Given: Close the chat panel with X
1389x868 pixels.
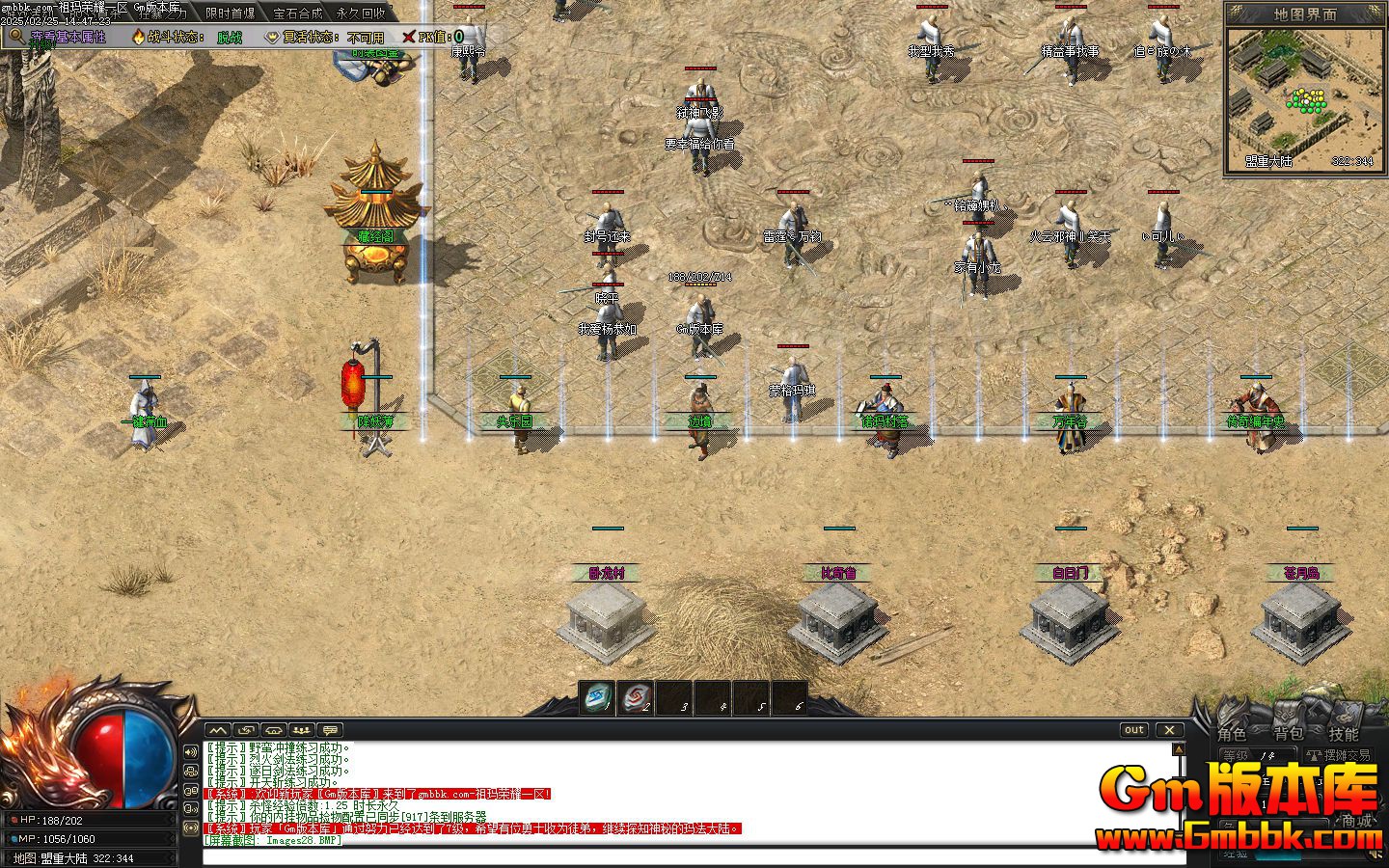Looking at the screenshot, I should click(x=1170, y=730).
